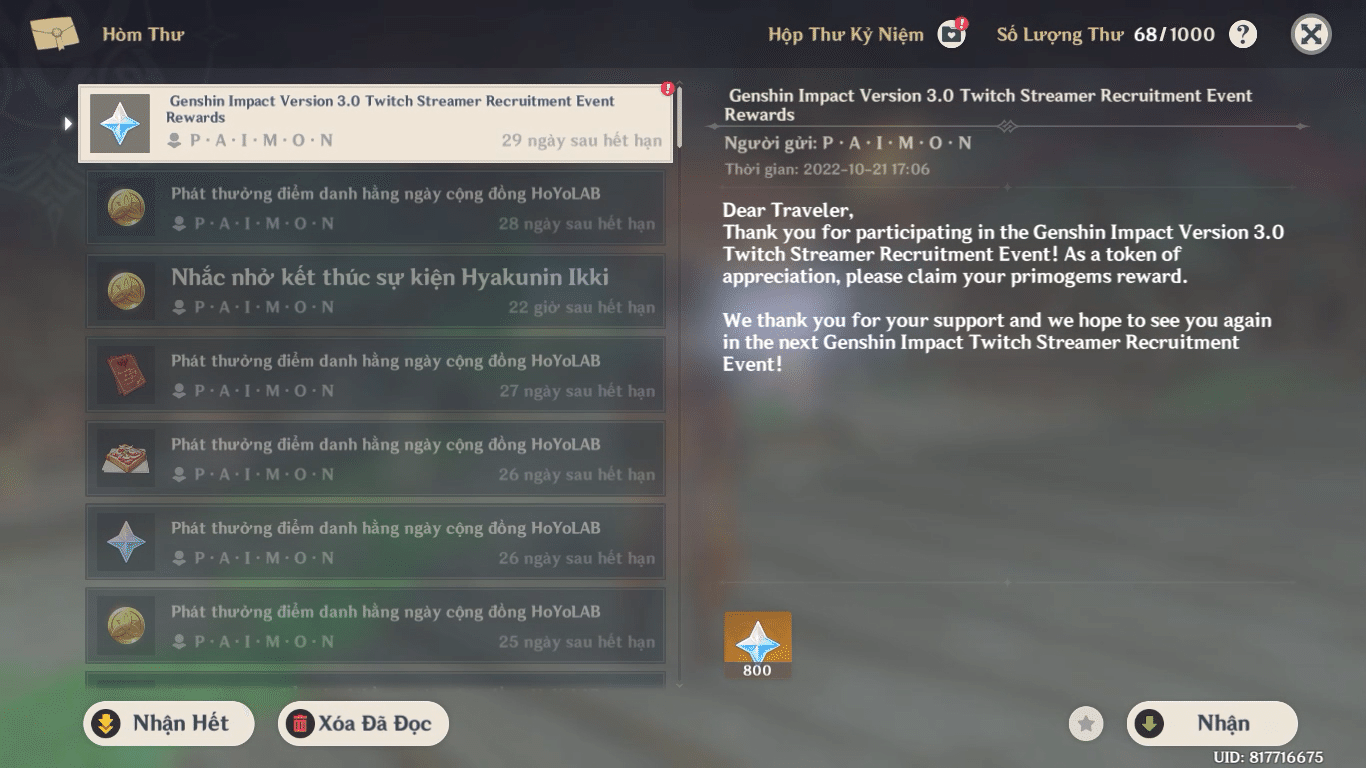This screenshot has width=1366, height=768.
Task: Click the recipe book icon on the fourth mail
Action: pyautogui.click(x=125, y=374)
